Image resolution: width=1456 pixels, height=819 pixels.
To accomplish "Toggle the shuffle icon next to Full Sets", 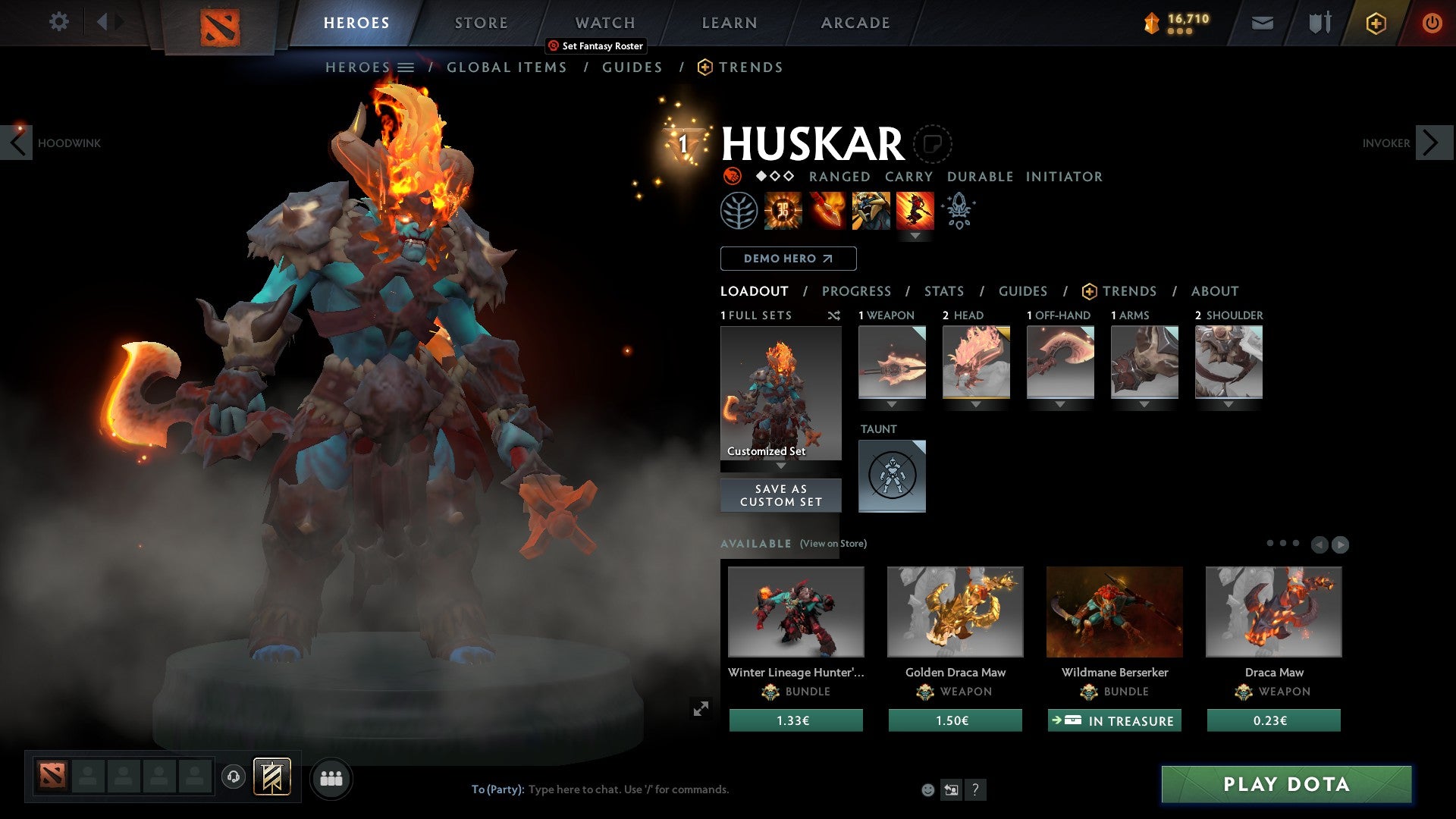I will pos(834,315).
